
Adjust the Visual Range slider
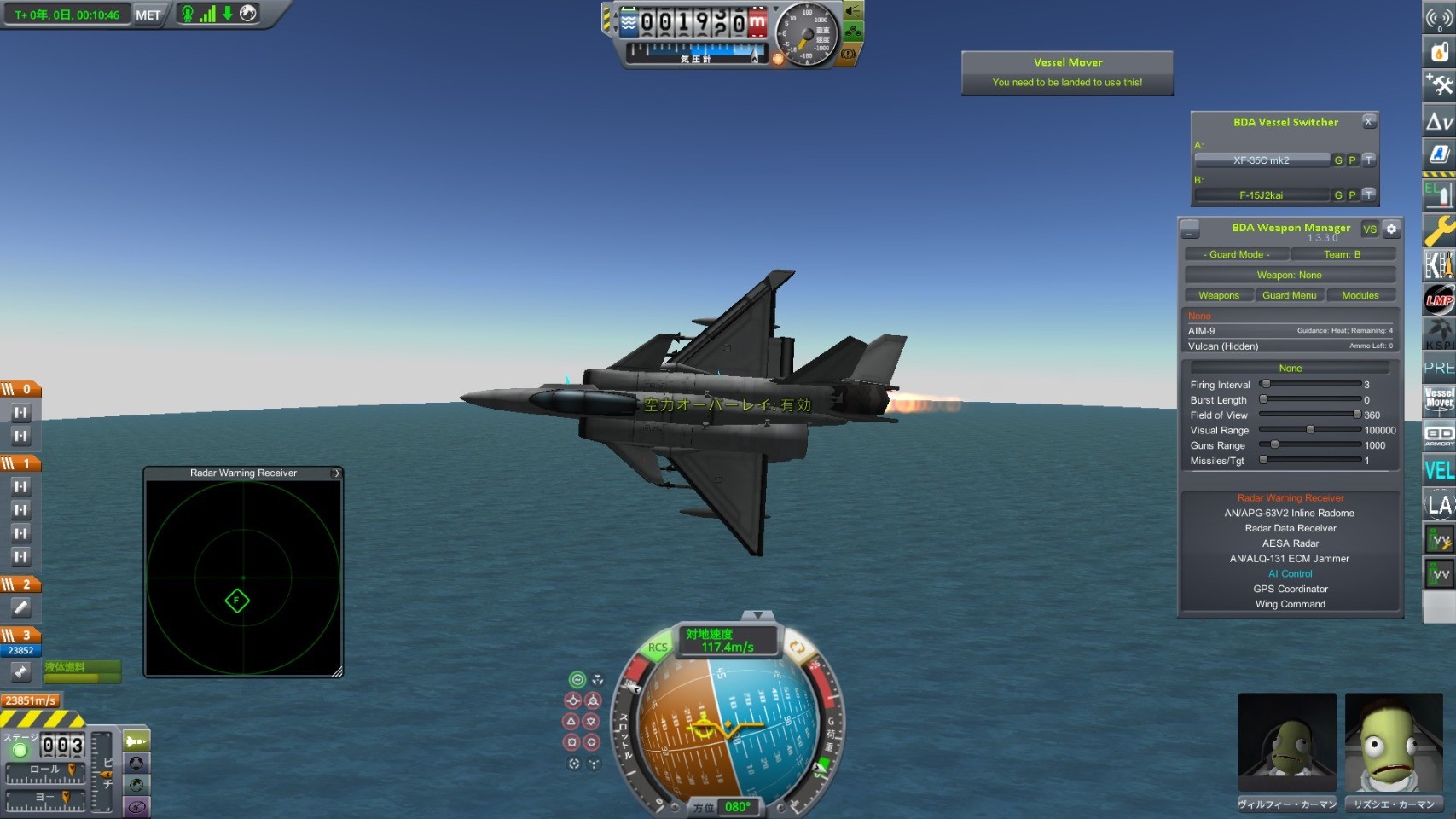(1310, 430)
